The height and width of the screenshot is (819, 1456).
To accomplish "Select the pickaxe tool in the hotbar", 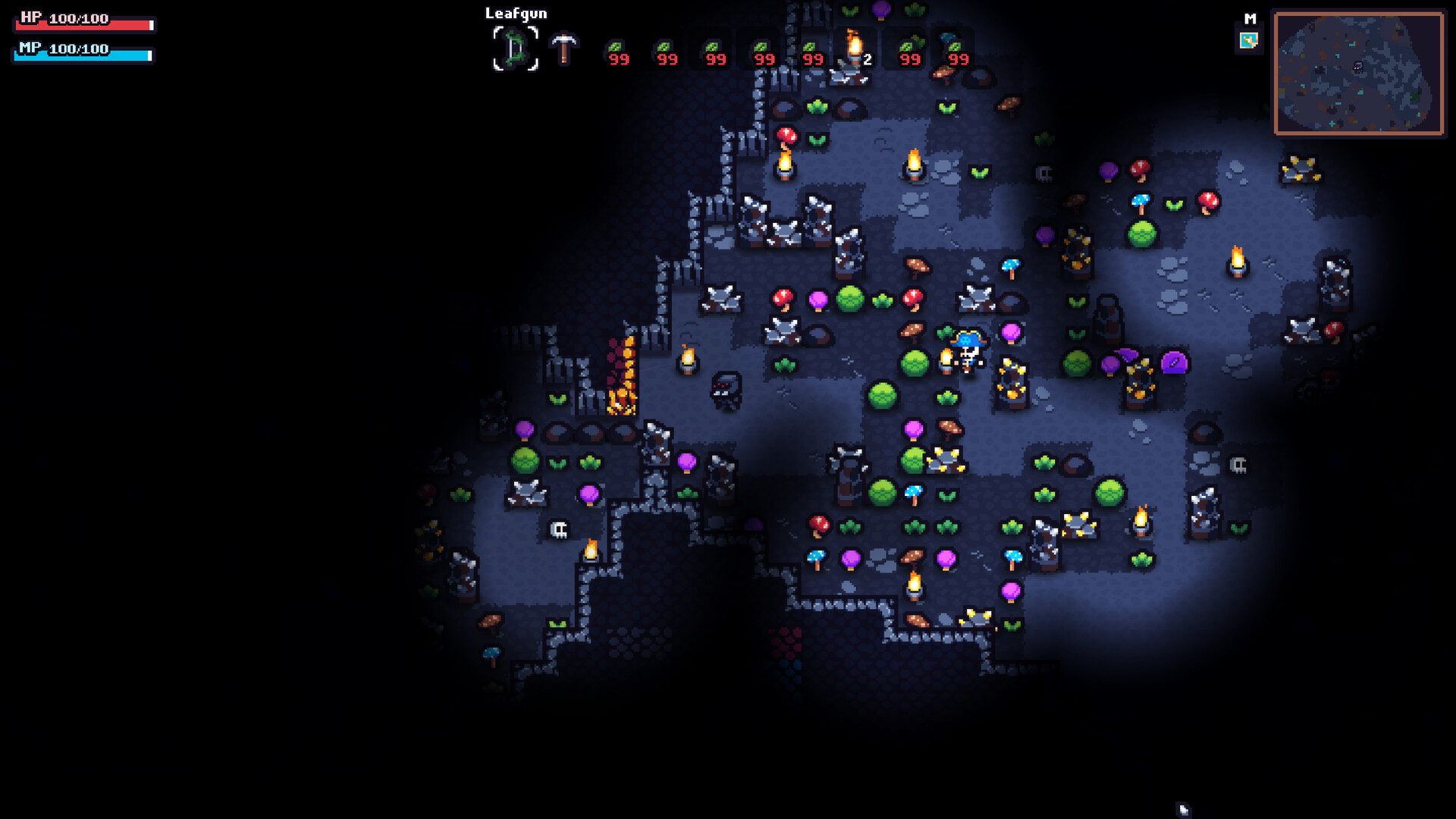I will tap(565, 47).
